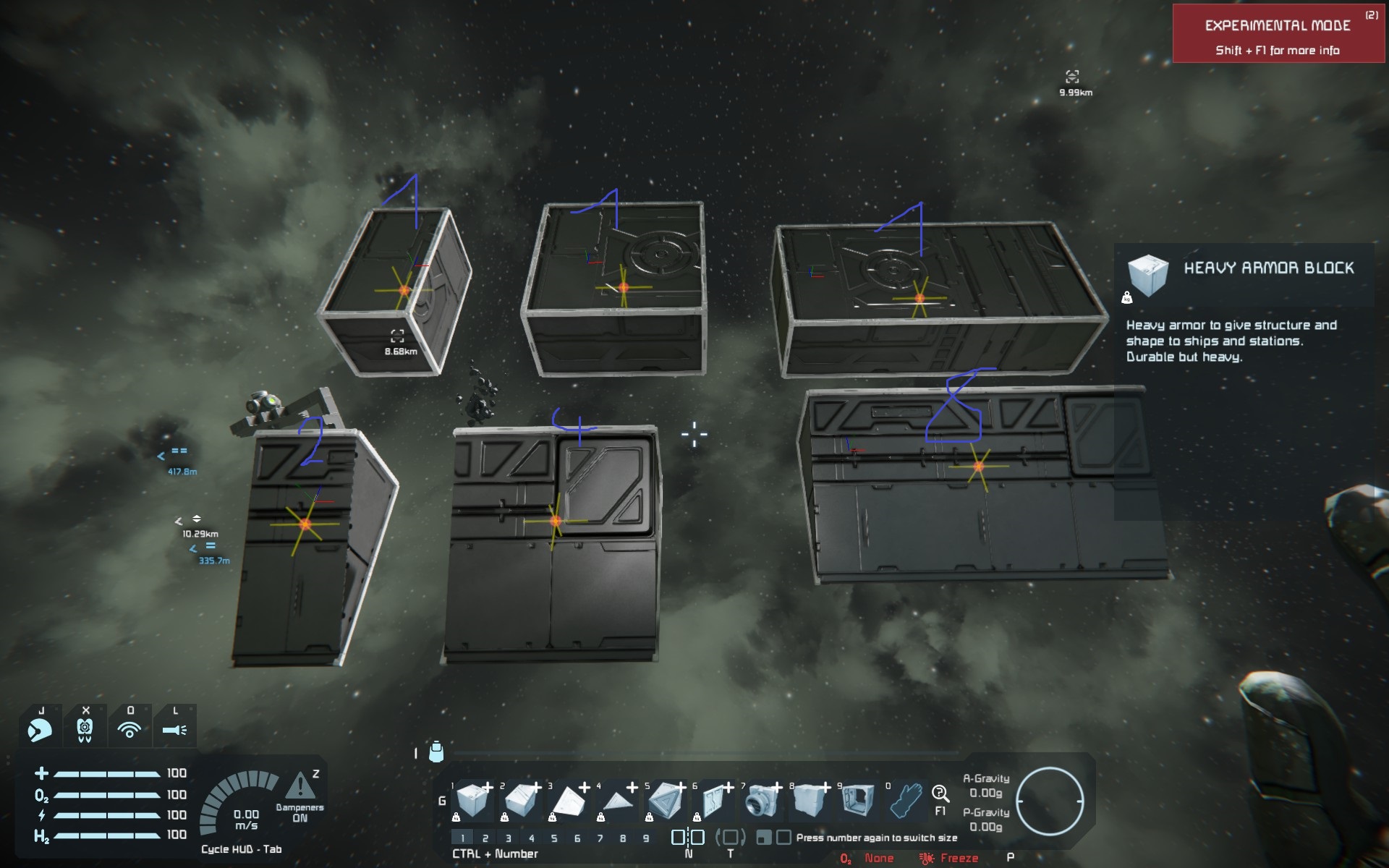Toggle the flashlight icon
Viewport: 1389px width, 868px height.
click(x=174, y=730)
